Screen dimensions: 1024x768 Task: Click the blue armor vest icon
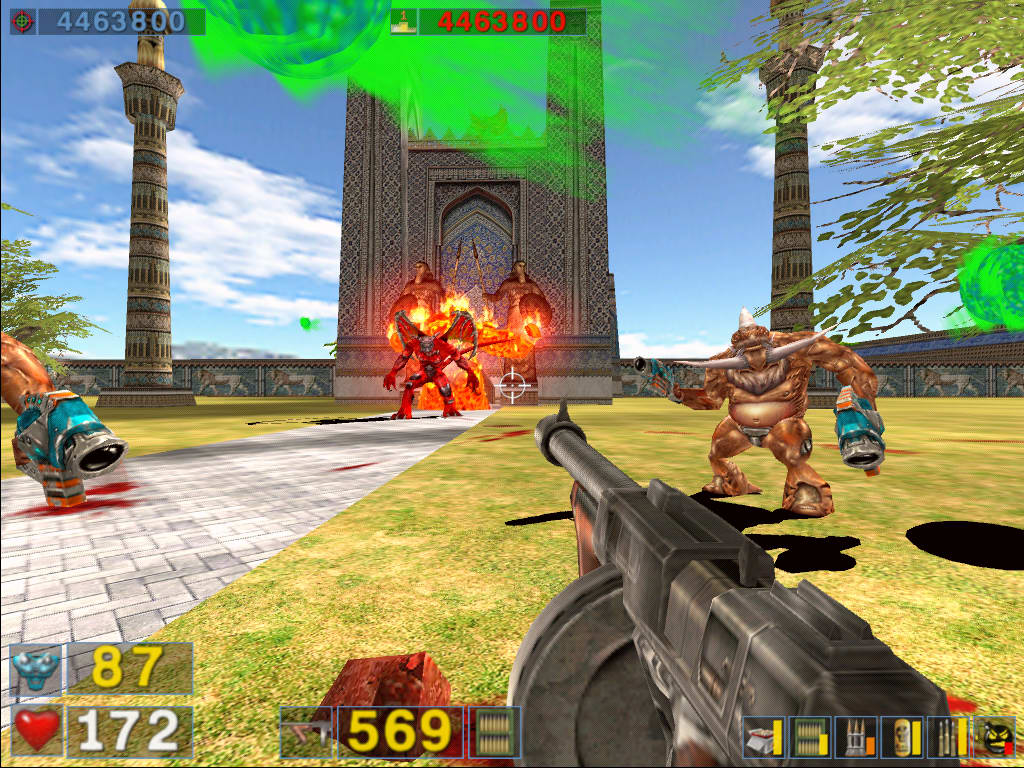[36, 669]
